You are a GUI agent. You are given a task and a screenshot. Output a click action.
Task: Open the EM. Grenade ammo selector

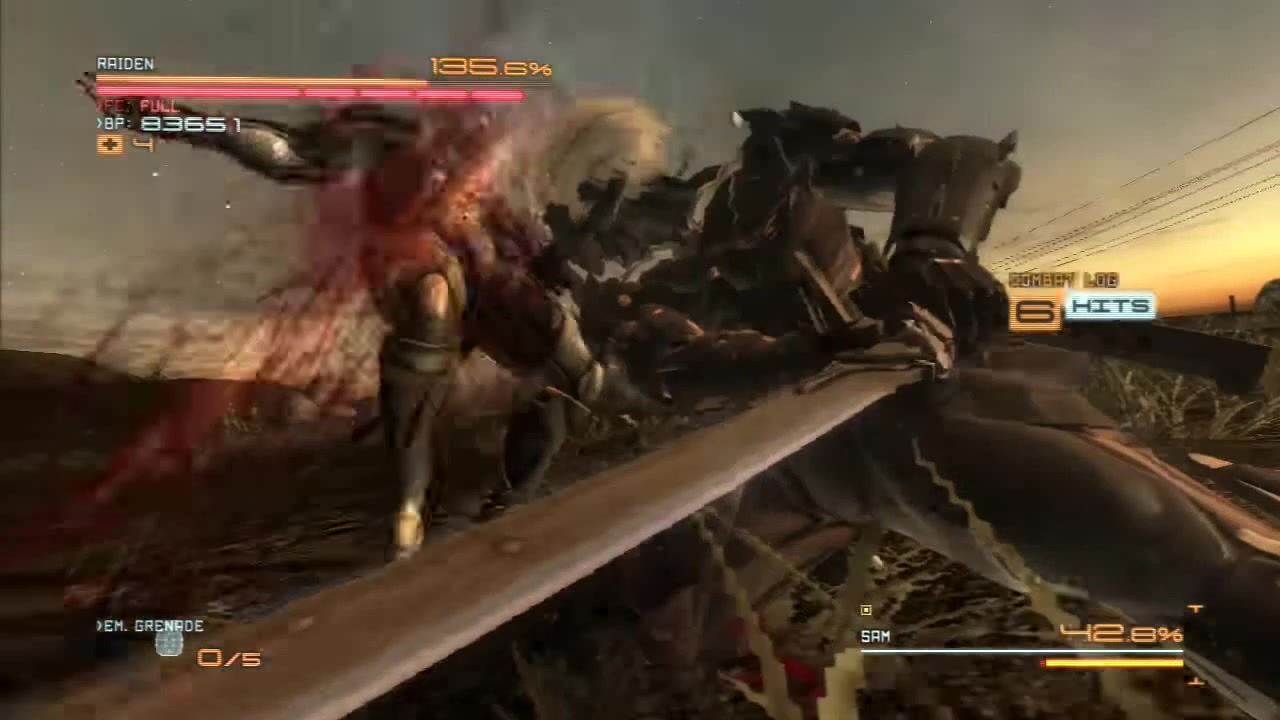click(x=150, y=626)
